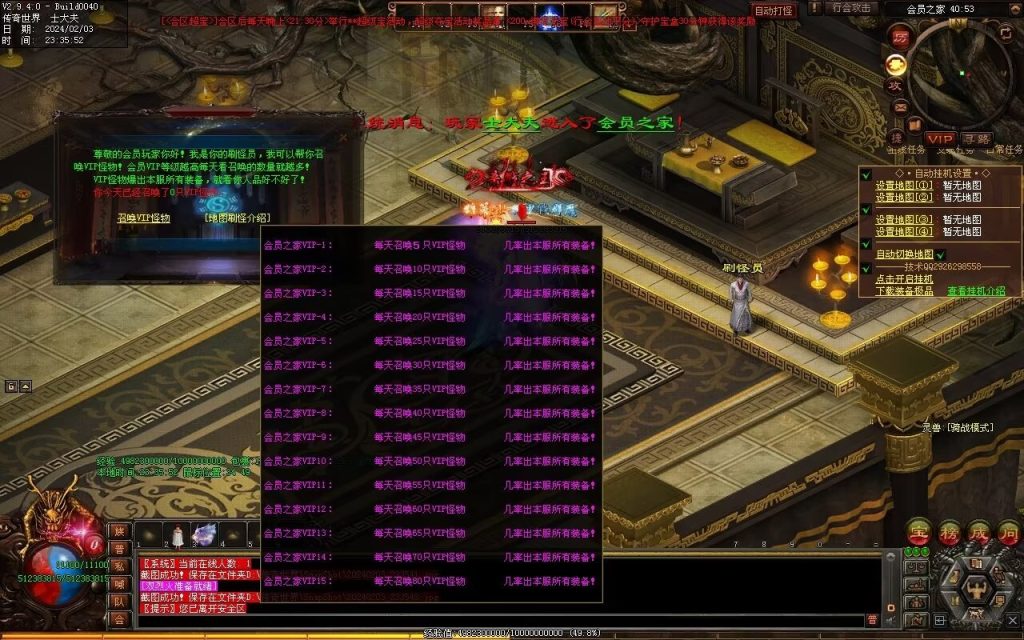Open the green 查看挂机介绍 link
1024x640 pixels.
click(976, 291)
